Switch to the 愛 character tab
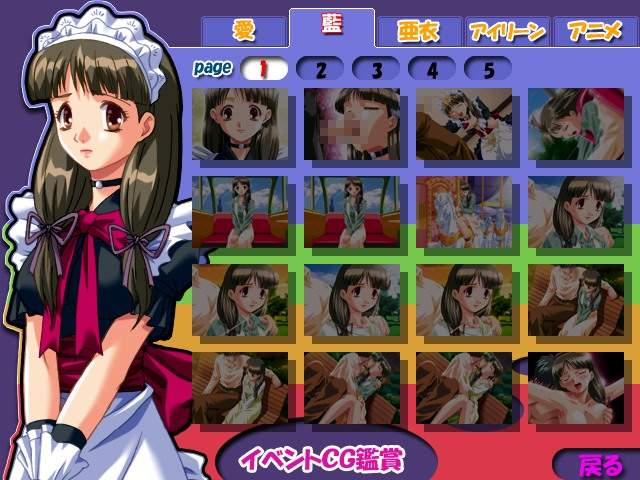 (x=244, y=30)
